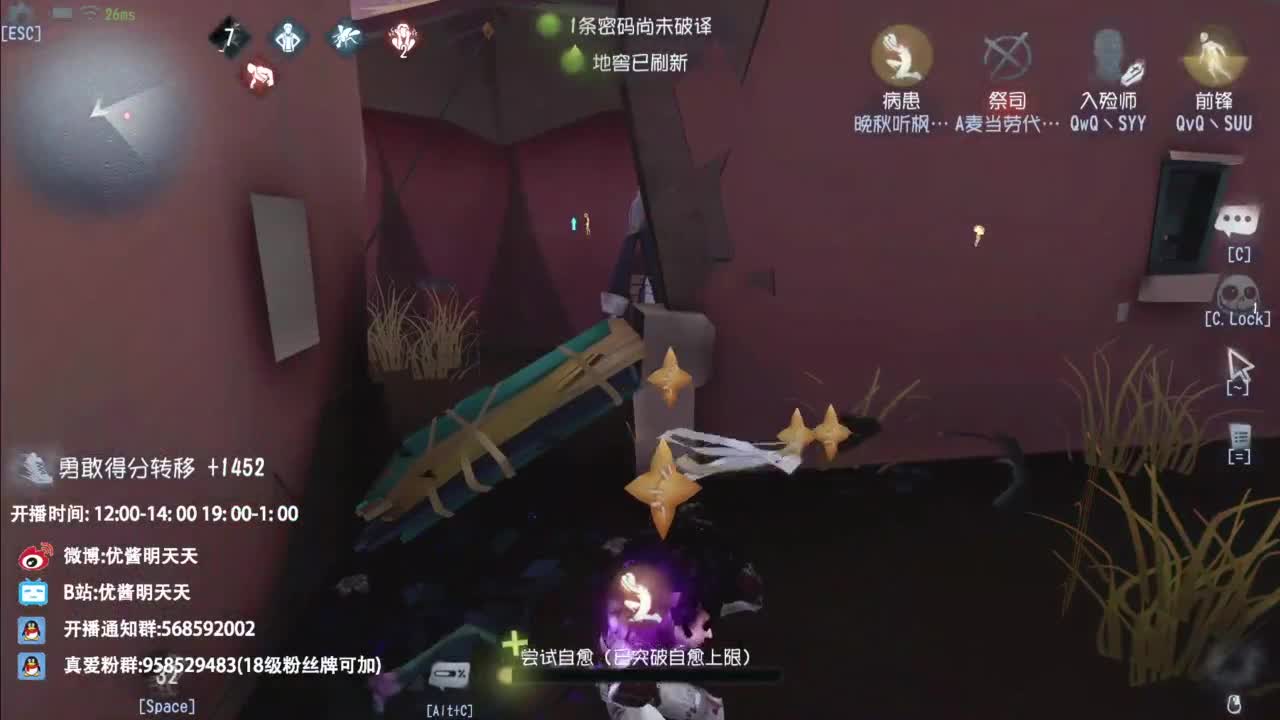Open the chat panel via the [C] icon
This screenshot has width=1280, height=720.
tap(1239, 220)
